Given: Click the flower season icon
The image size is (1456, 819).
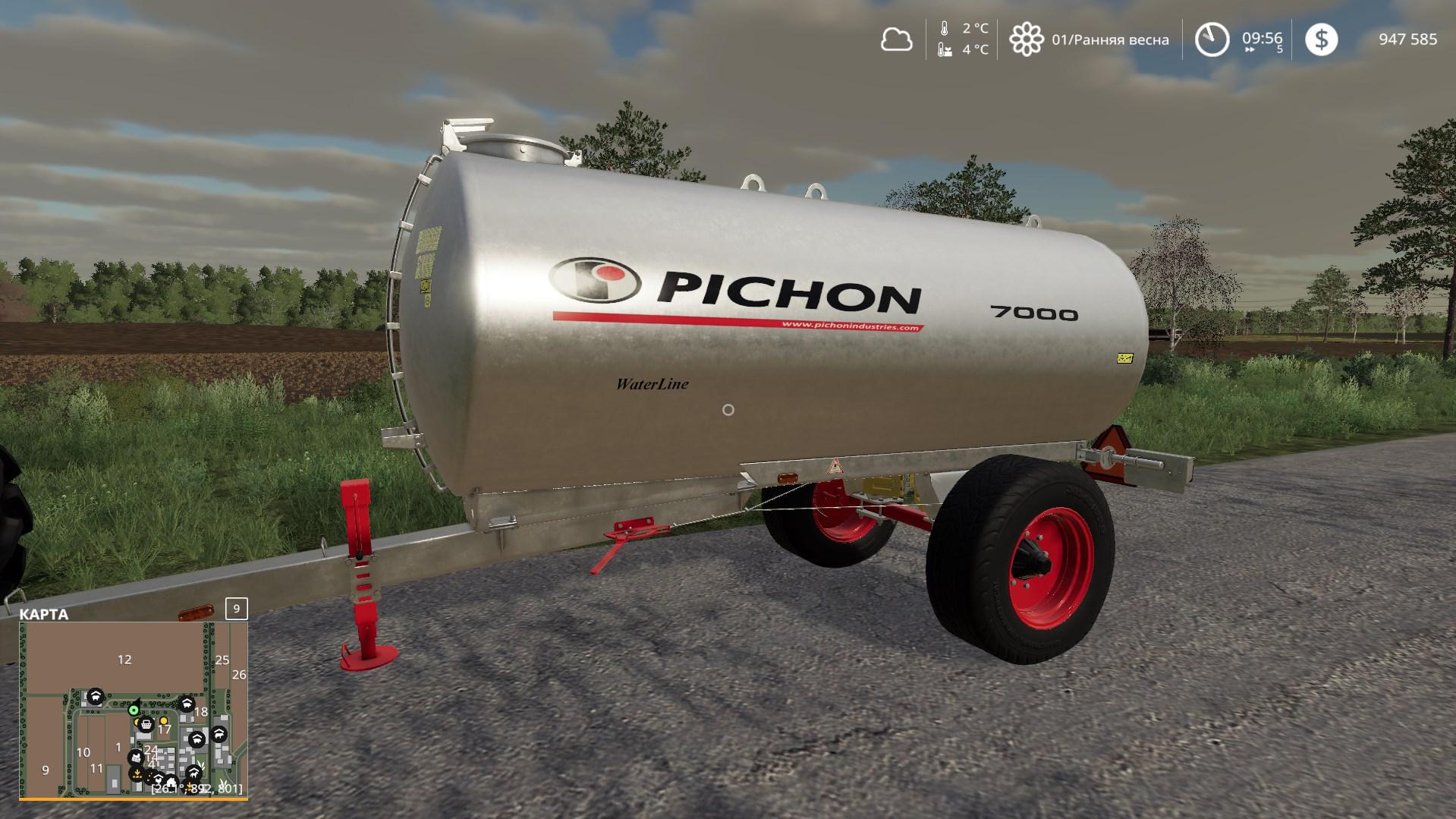Looking at the screenshot, I should coord(1026,39).
